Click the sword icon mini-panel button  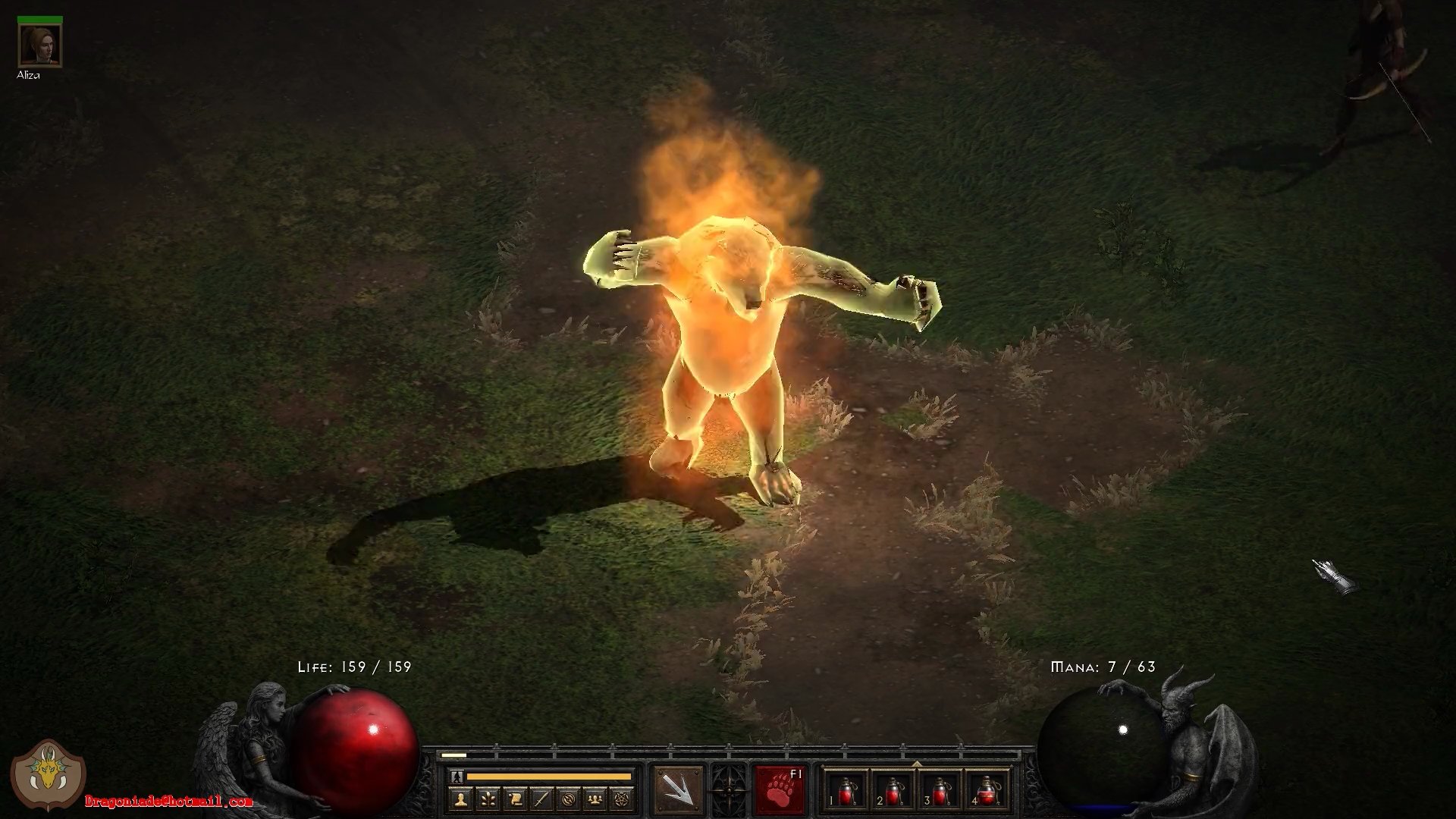pos(541,799)
